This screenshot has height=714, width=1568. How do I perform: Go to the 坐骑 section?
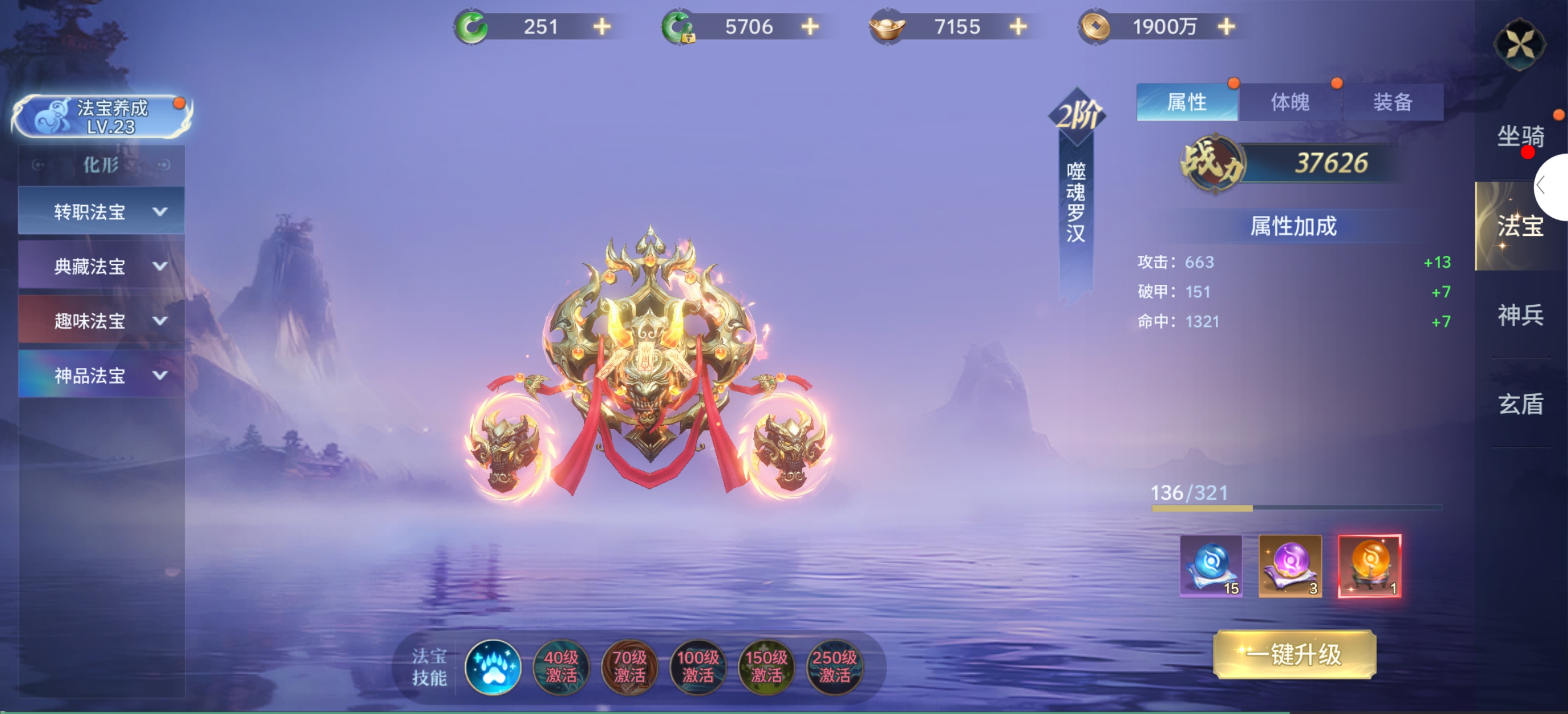click(1520, 136)
